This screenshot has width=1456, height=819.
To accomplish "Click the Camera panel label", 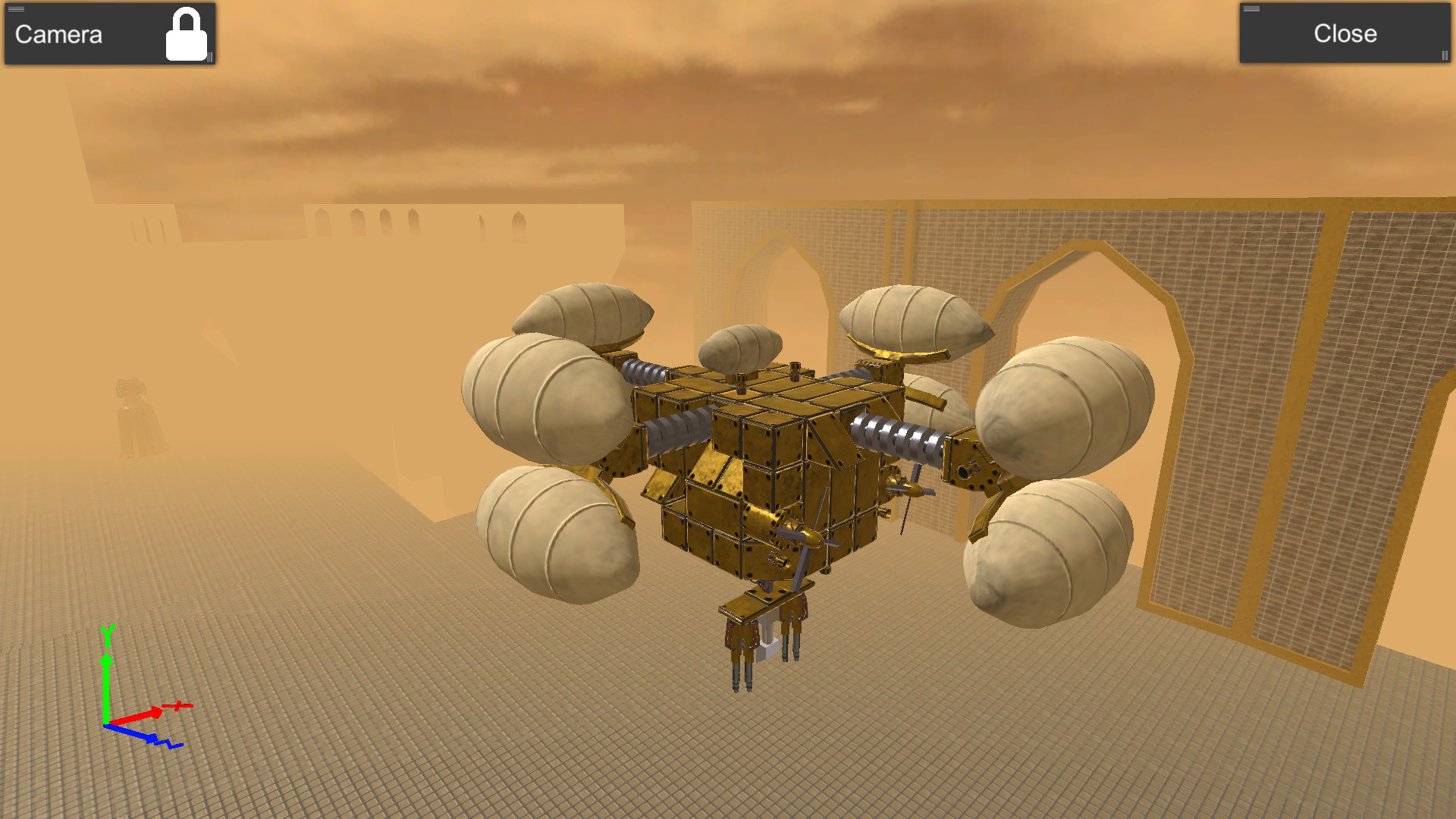I will [x=58, y=33].
